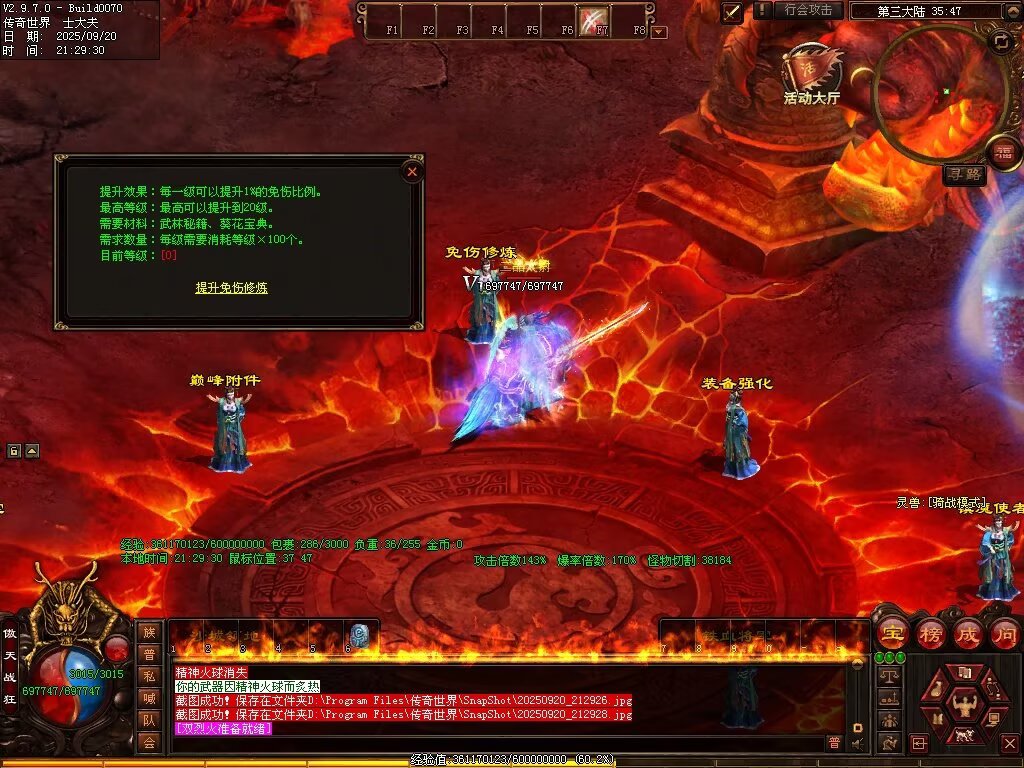Open the 成 achievement round button
The image size is (1024, 768).
(968, 633)
